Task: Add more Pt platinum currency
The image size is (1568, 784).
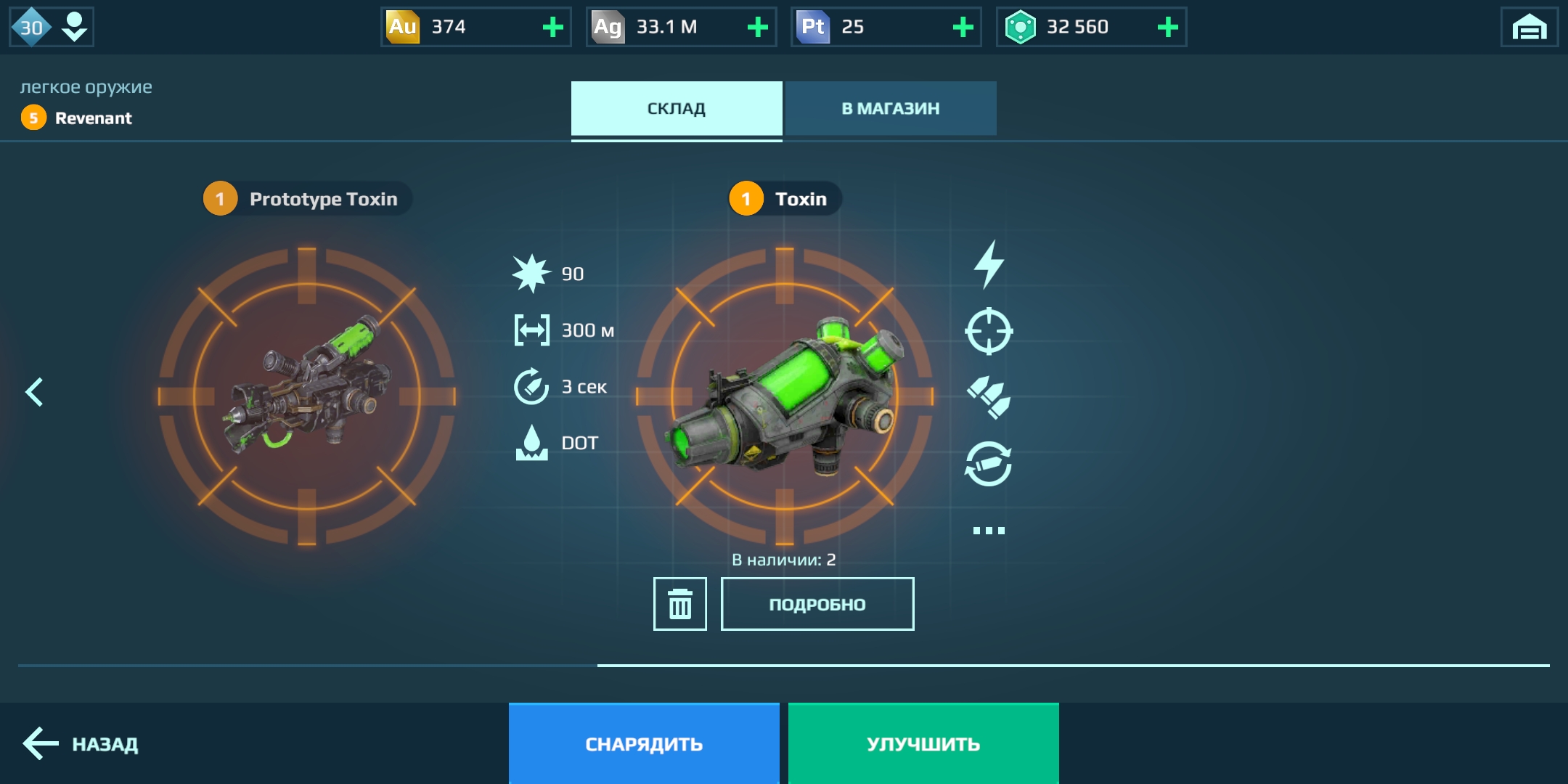Action: pos(963,28)
